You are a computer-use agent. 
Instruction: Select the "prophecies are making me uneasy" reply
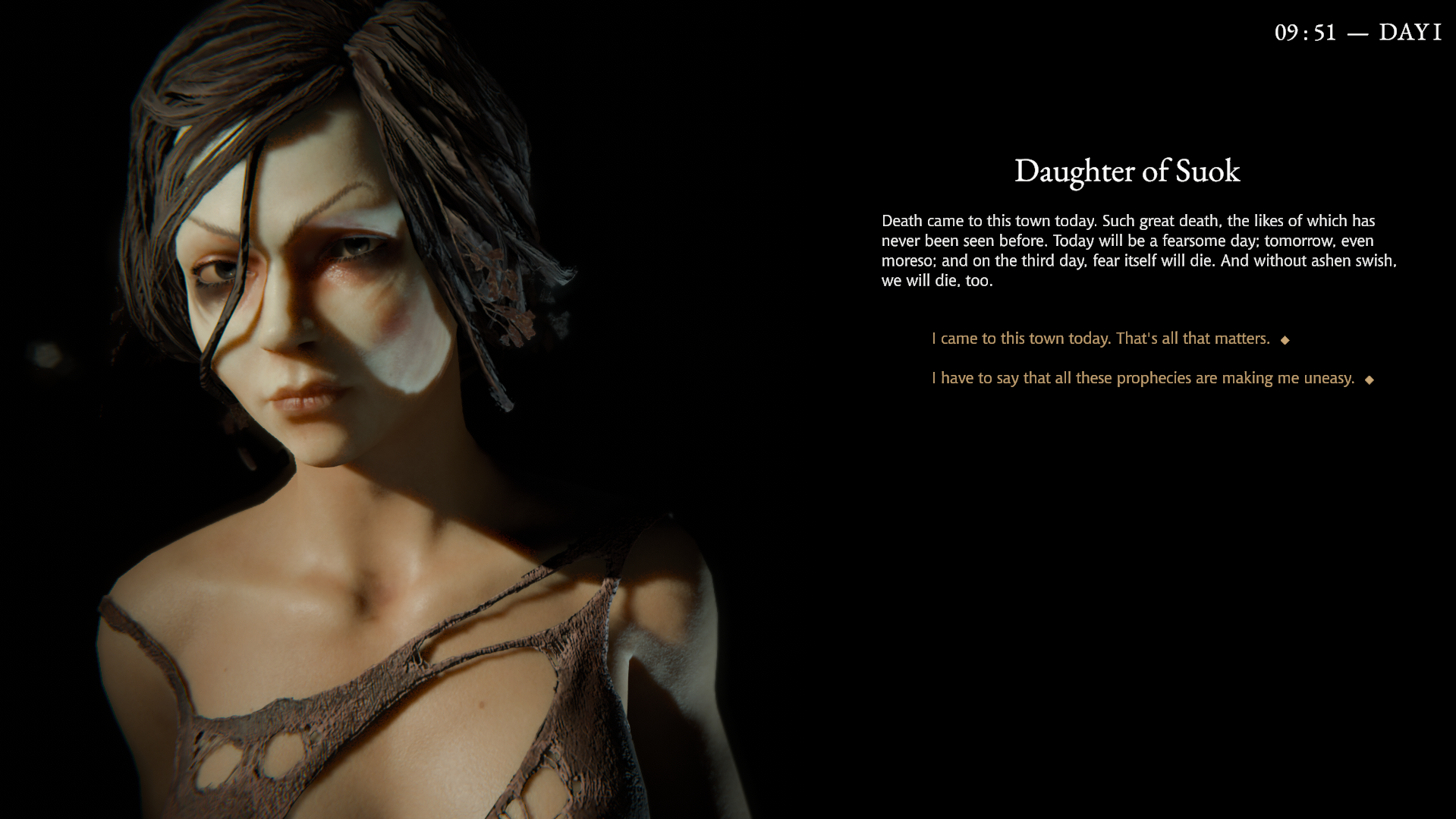tap(1143, 378)
